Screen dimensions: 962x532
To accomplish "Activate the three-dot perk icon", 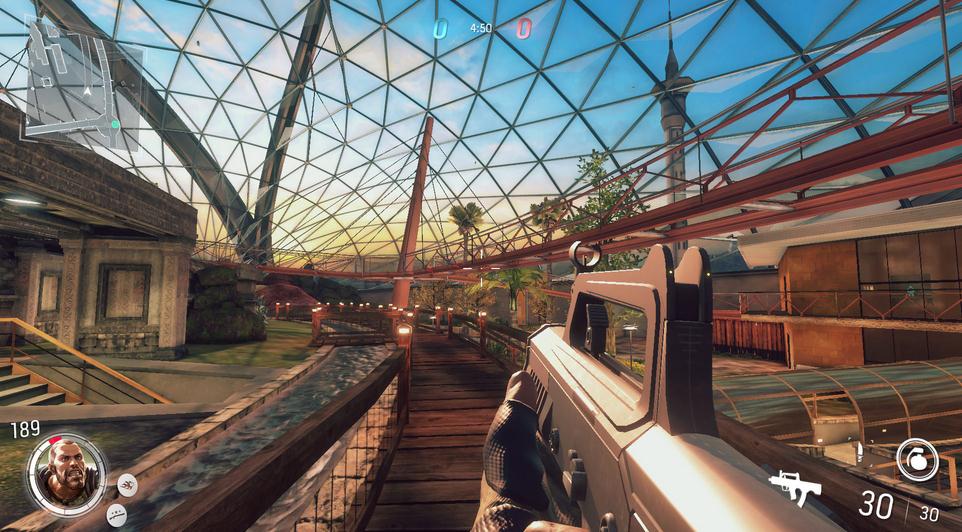I will tap(117, 515).
